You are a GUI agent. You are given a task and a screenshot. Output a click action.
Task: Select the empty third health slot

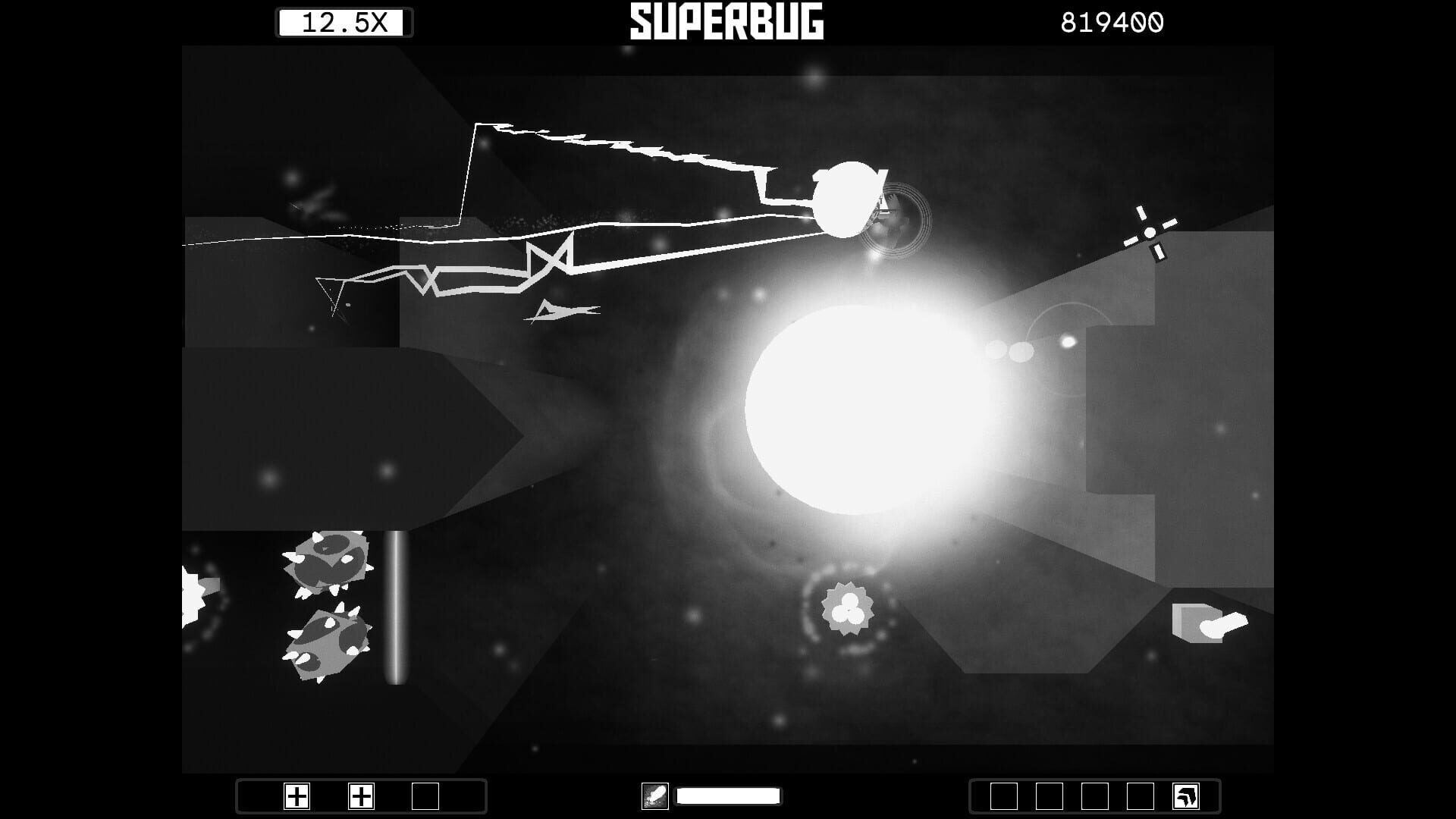(x=426, y=797)
